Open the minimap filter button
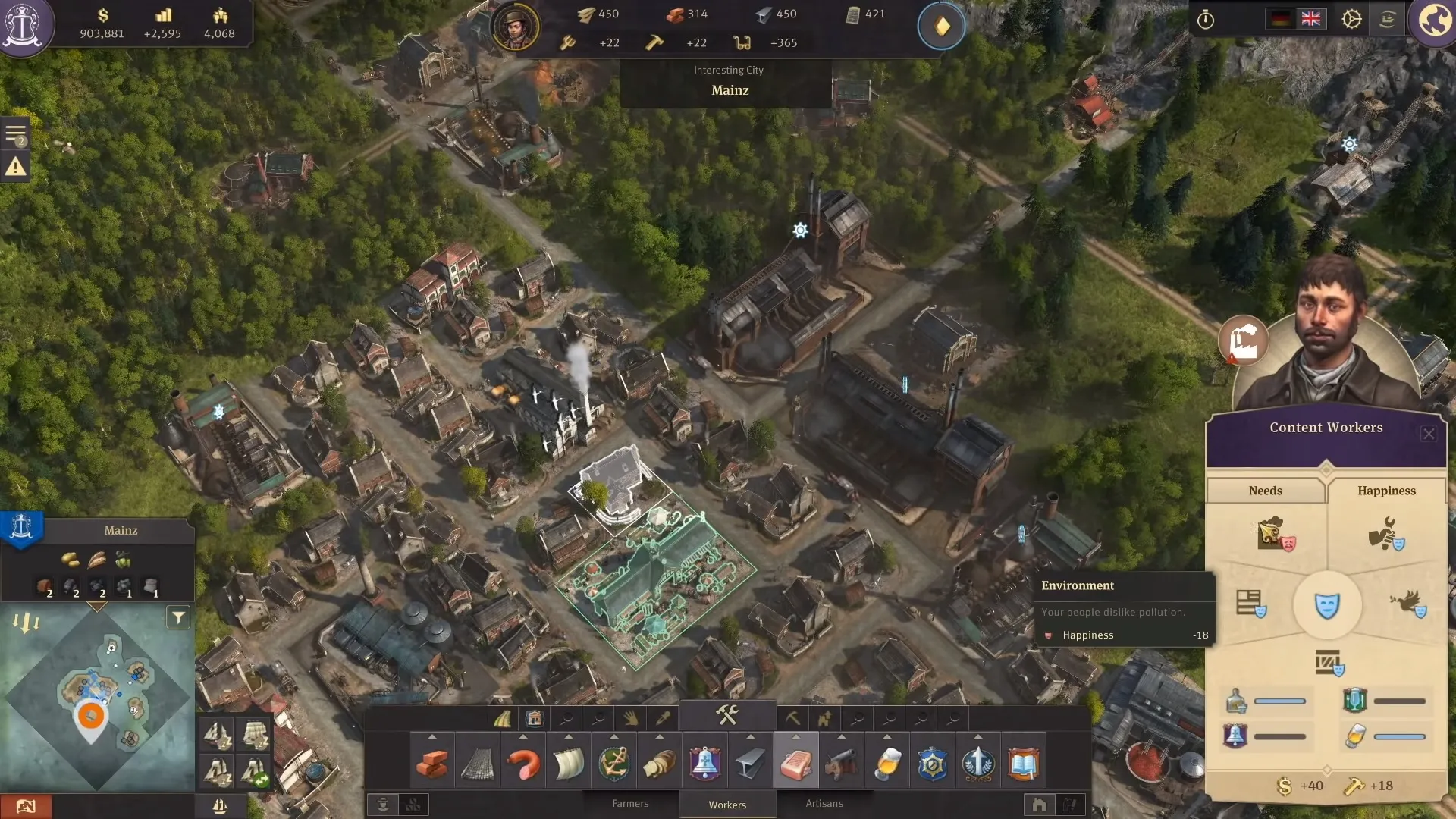The height and width of the screenshot is (819, 1456). (x=178, y=618)
